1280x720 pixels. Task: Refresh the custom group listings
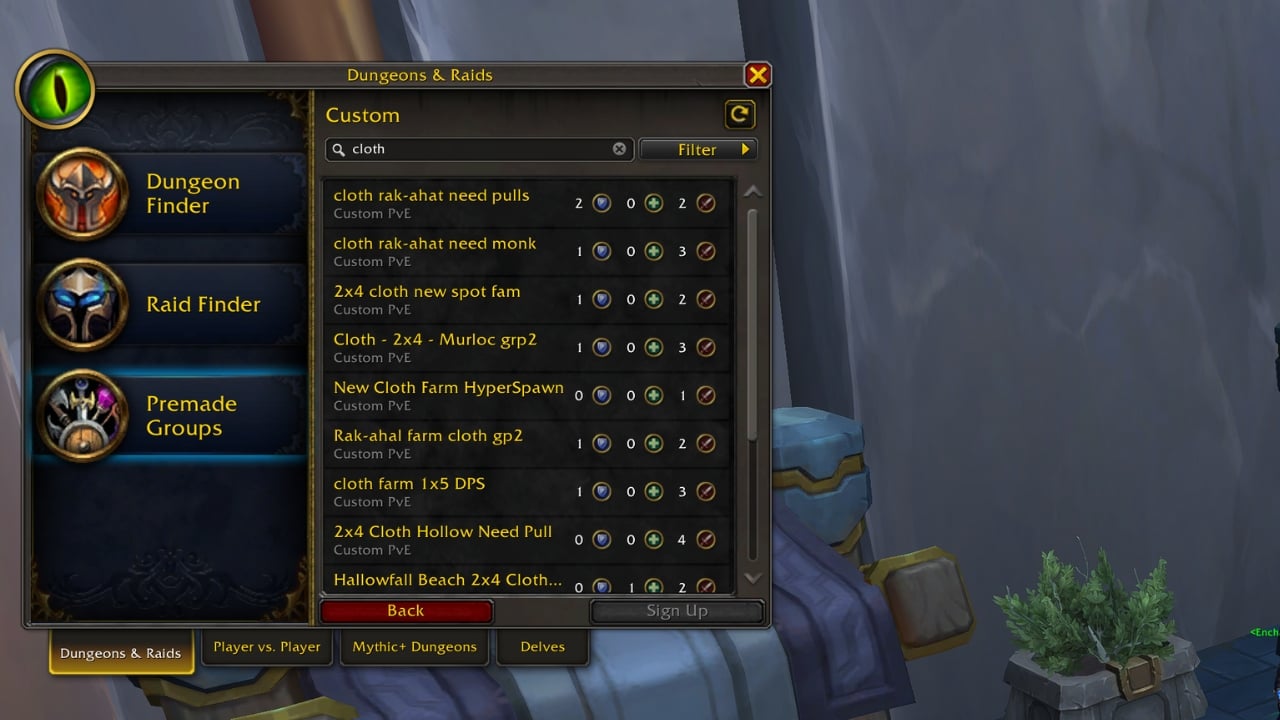739,113
